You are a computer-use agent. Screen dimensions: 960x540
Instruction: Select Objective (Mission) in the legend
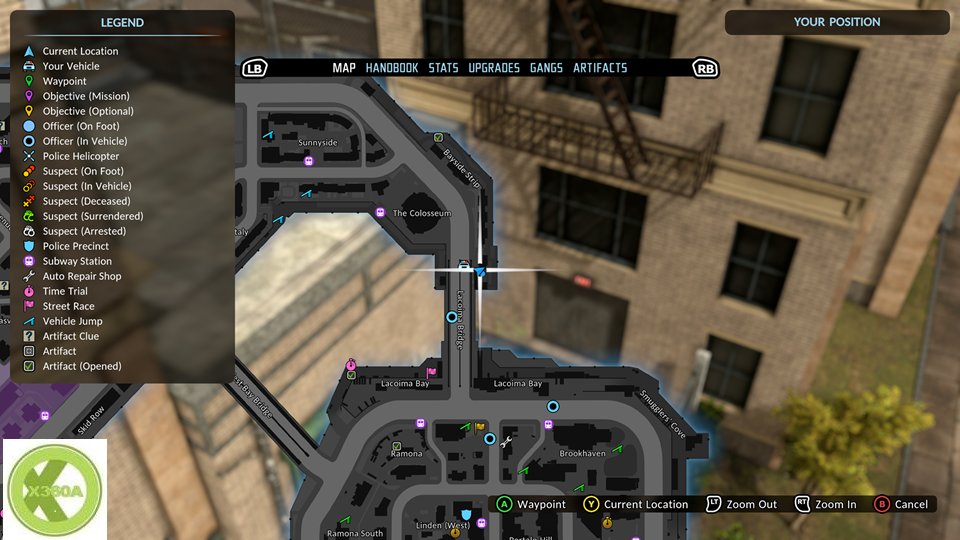85,96
